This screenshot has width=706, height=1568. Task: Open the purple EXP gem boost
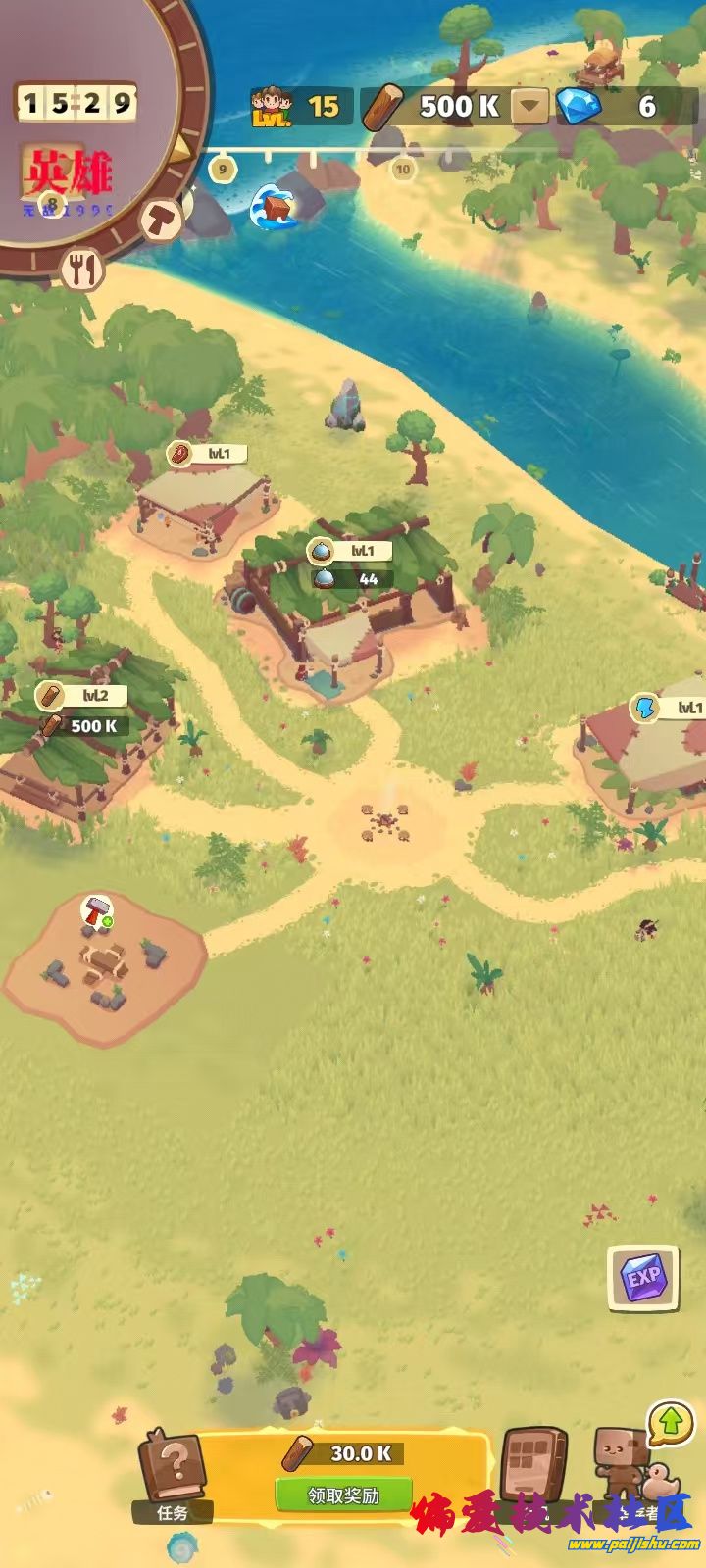[x=643, y=1278]
